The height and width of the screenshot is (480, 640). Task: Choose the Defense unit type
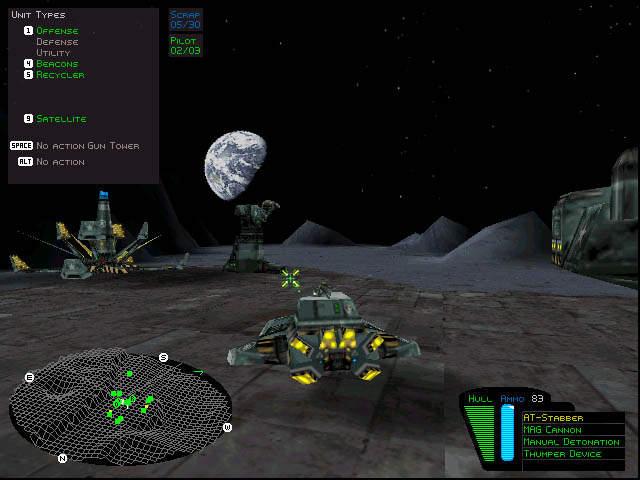(x=56, y=42)
